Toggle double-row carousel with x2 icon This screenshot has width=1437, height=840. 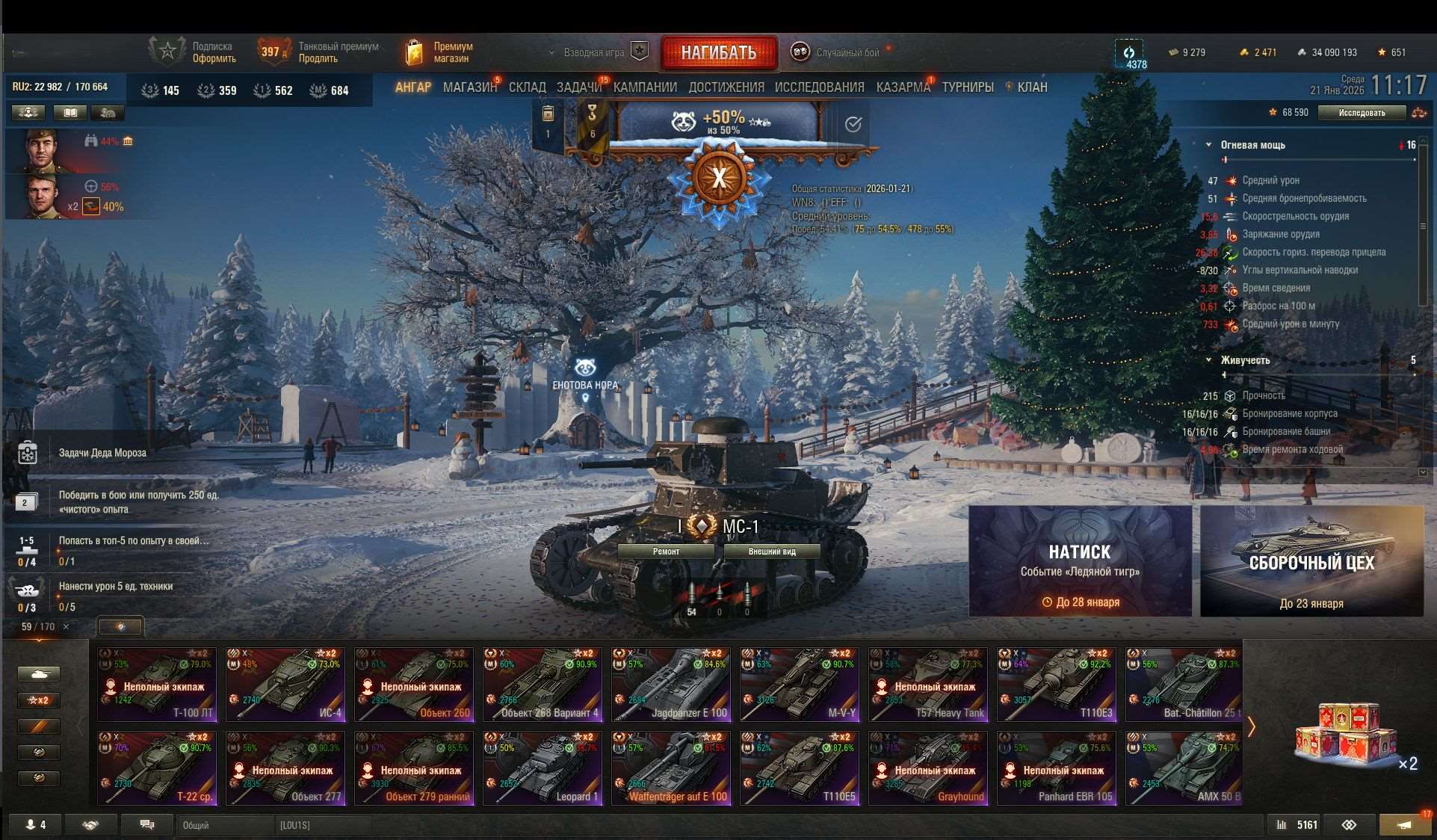39,700
